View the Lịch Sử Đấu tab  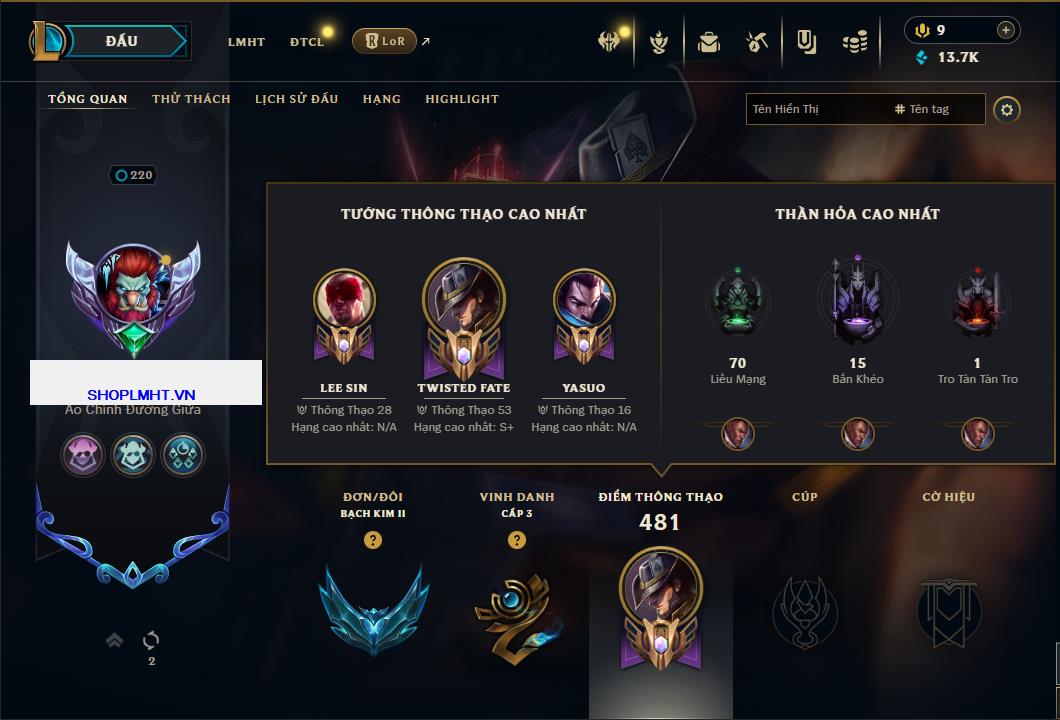coord(296,99)
